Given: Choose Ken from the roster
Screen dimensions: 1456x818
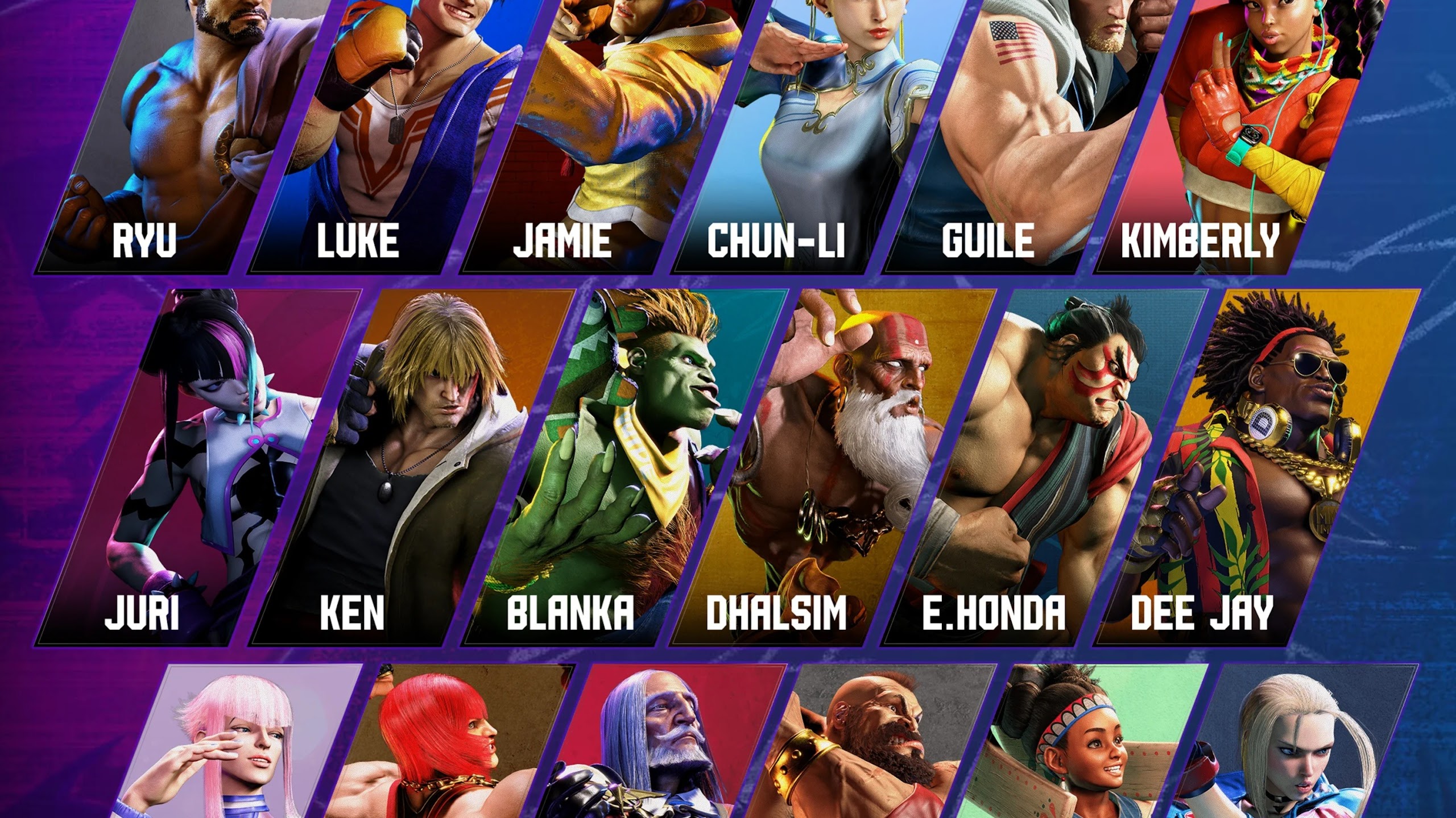Looking at the screenshot, I should click(409, 466).
